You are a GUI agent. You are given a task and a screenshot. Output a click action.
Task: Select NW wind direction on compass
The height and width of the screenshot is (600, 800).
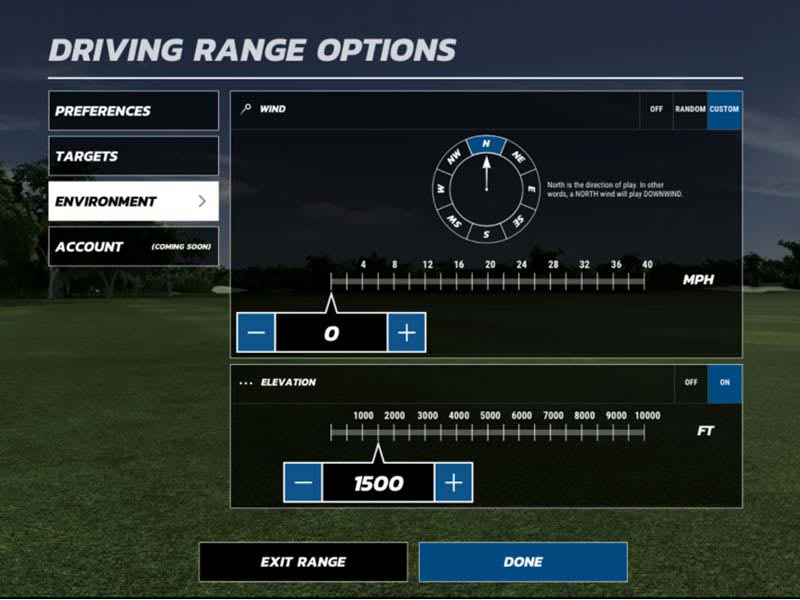pos(454,157)
